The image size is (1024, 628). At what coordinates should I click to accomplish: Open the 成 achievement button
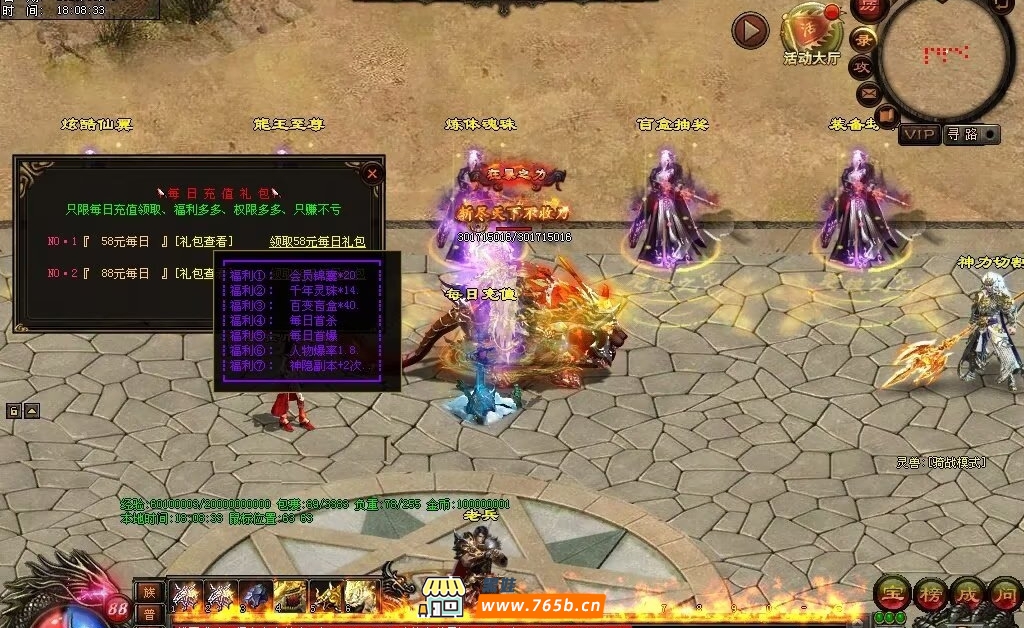pos(967,594)
